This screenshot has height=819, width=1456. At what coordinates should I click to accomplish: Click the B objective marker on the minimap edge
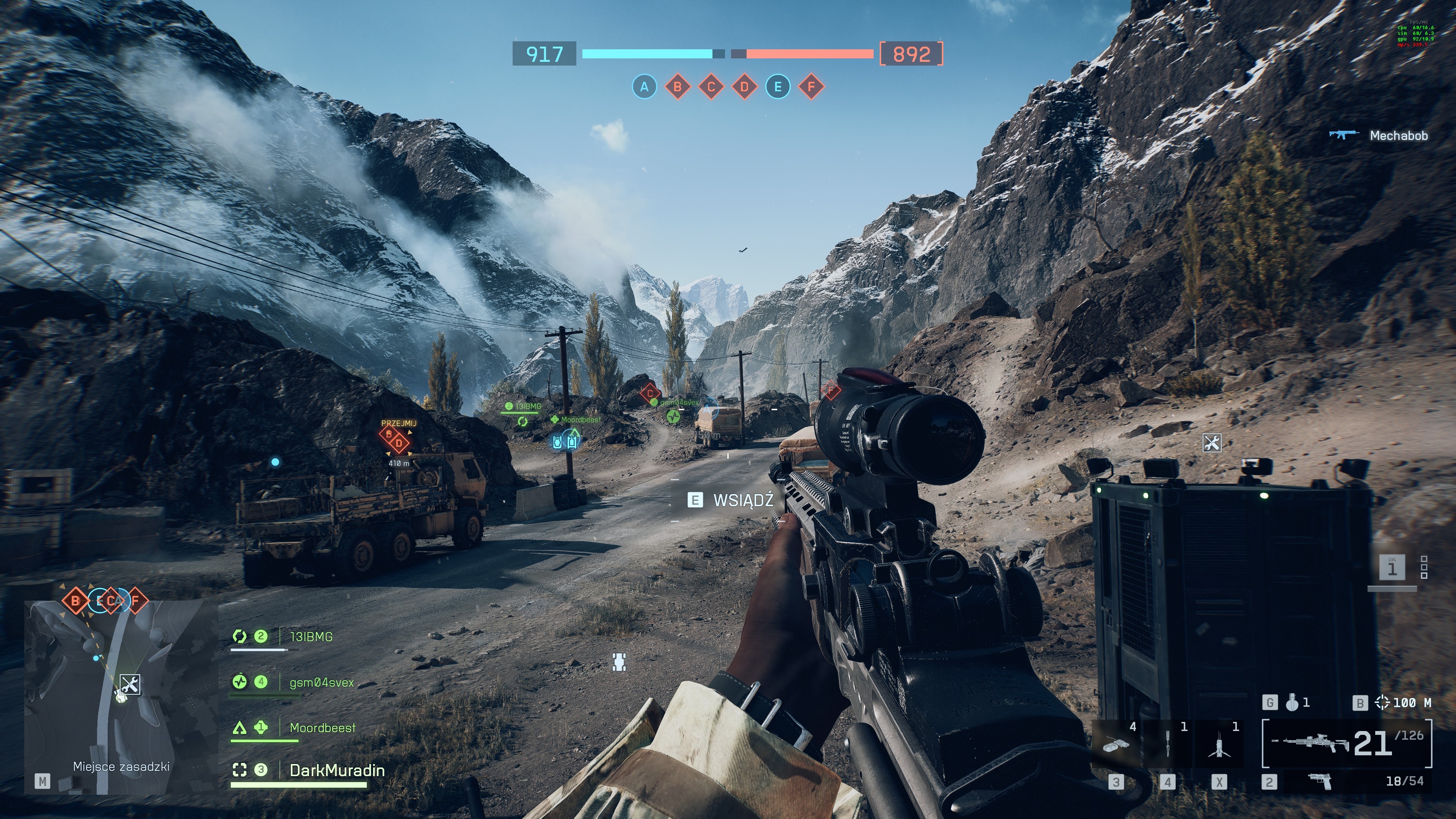(x=75, y=600)
